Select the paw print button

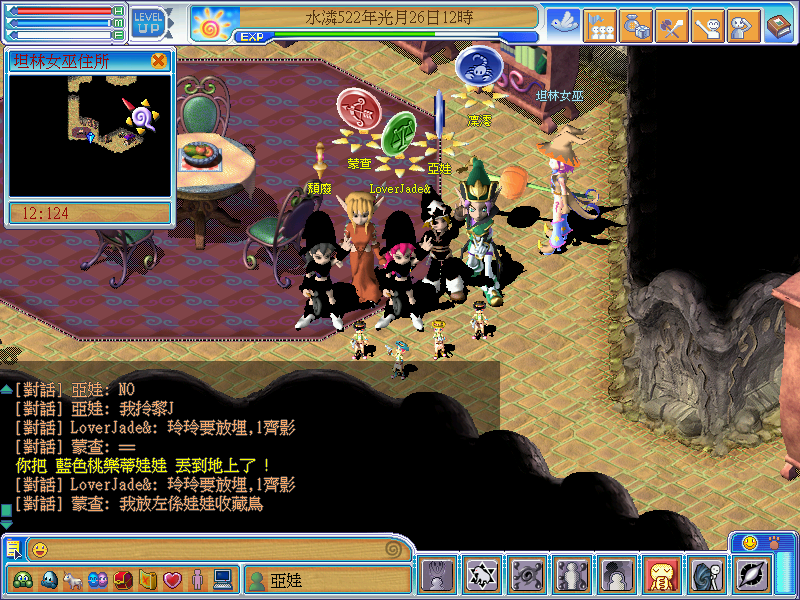pyautogui.click(x=775, y=543)
